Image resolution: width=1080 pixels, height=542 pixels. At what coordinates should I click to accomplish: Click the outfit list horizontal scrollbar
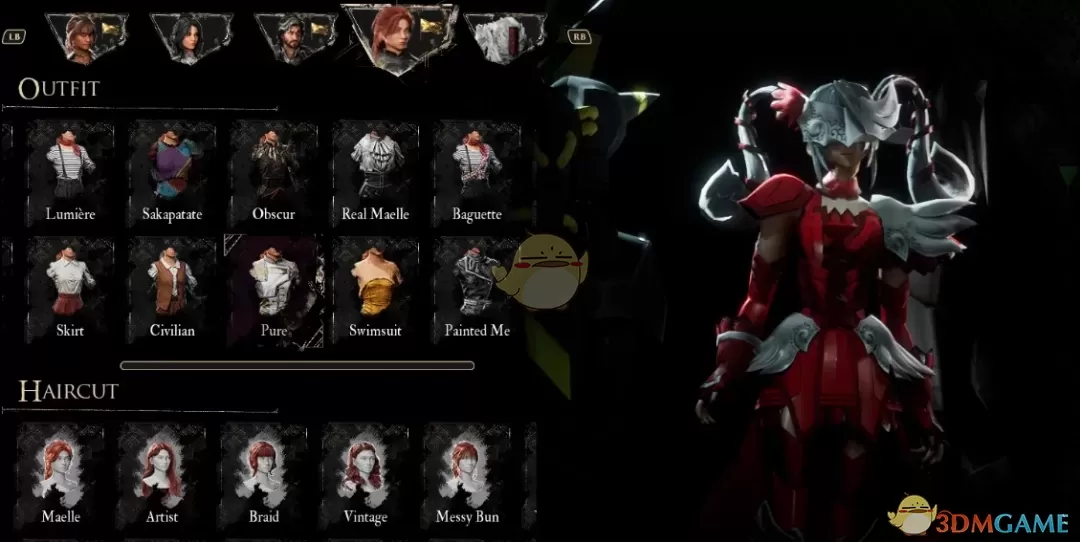pyautogui.click(x=297, y=366)
